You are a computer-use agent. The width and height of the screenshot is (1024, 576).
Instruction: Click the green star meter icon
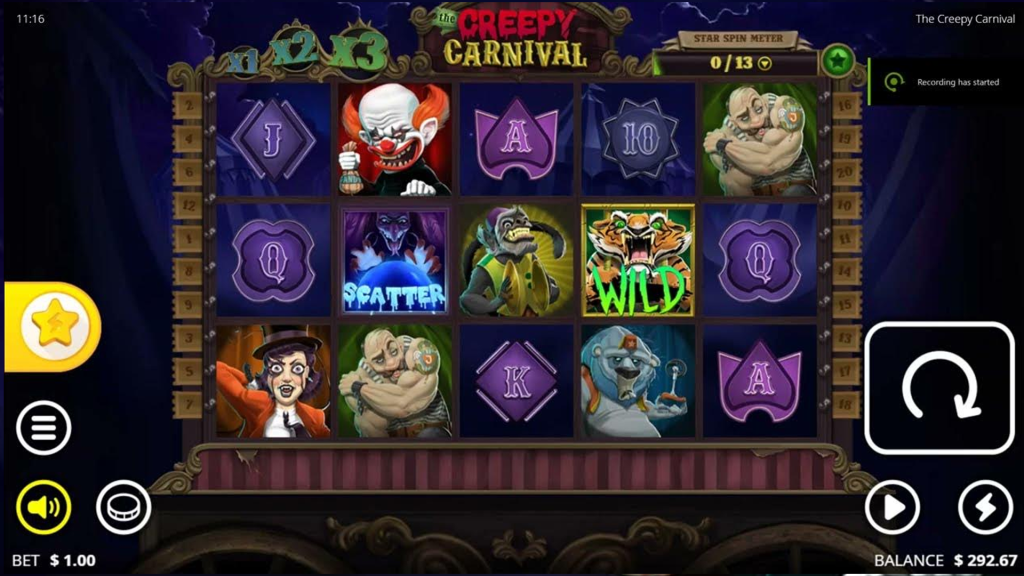pyautogui.click(x=838, y=61)
